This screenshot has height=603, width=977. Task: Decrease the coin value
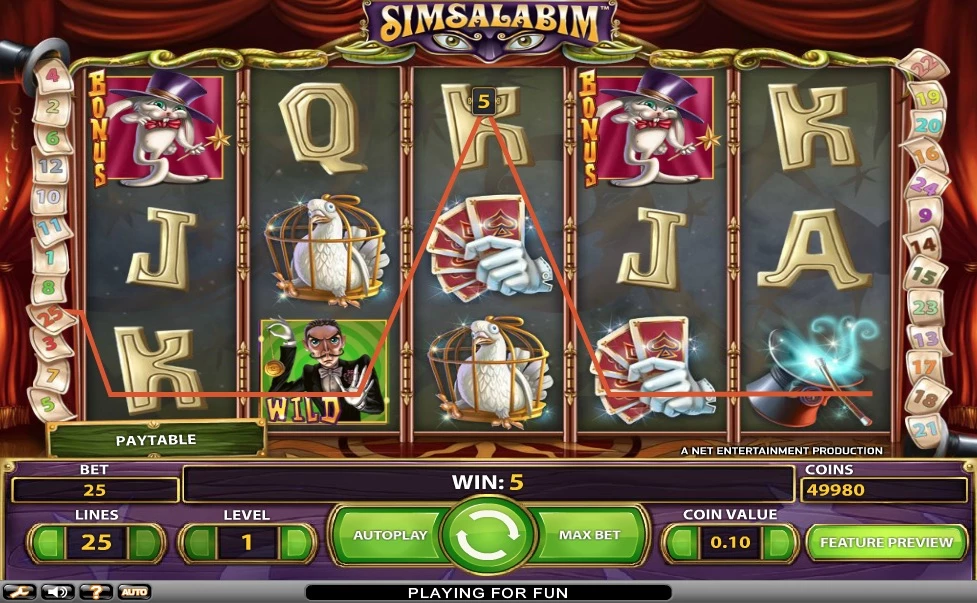[x=680, y=543]
